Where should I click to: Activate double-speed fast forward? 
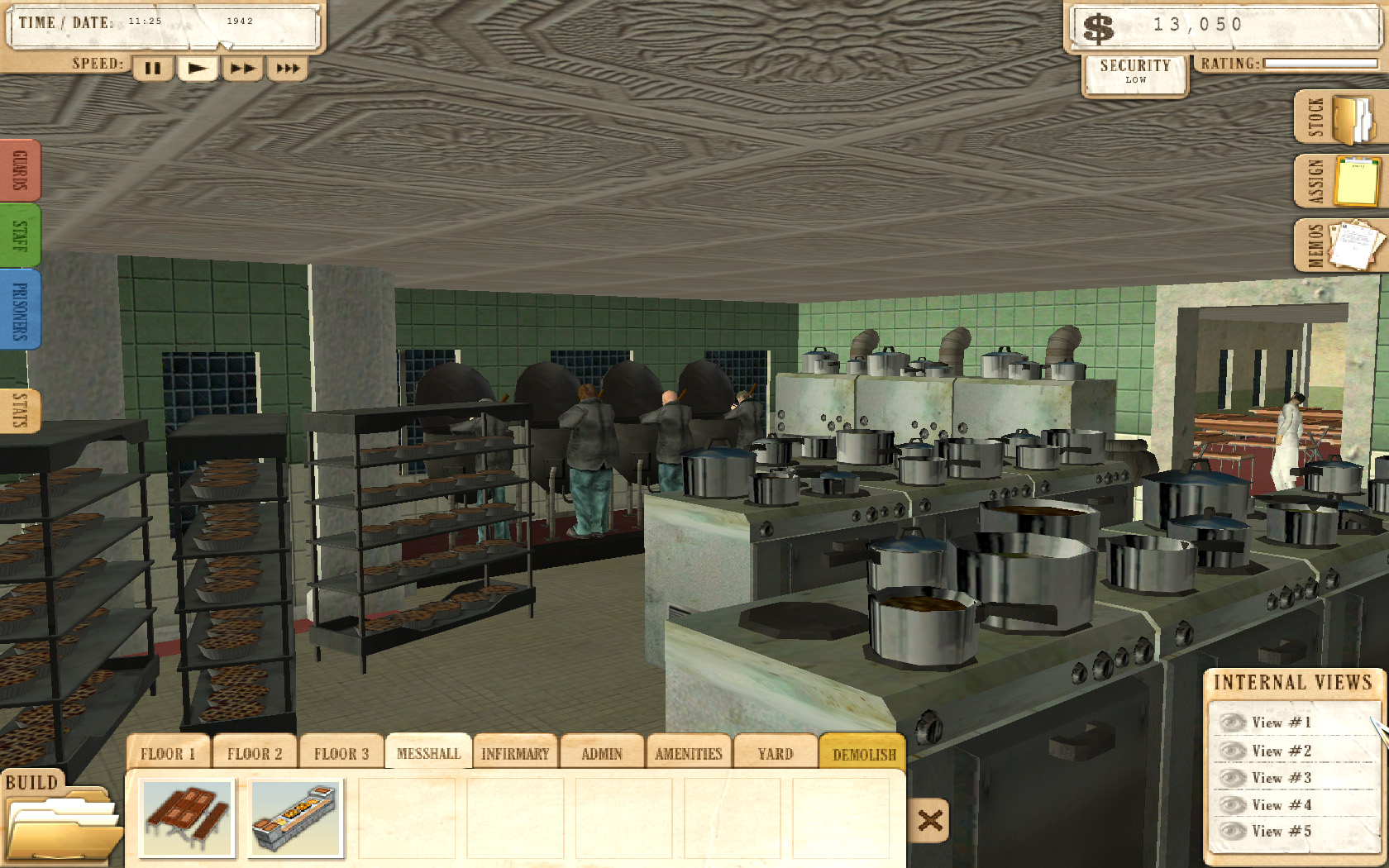click(x=243, y=69)
